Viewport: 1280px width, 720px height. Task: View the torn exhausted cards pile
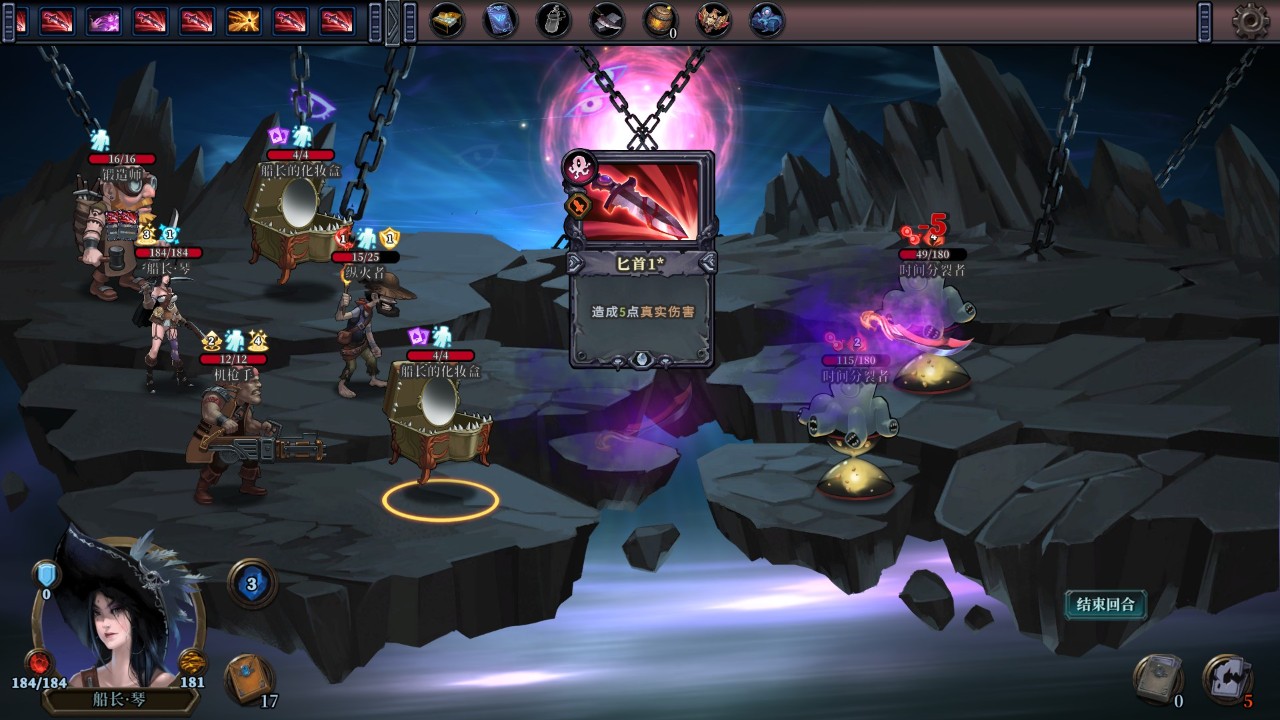(1226, 678)
